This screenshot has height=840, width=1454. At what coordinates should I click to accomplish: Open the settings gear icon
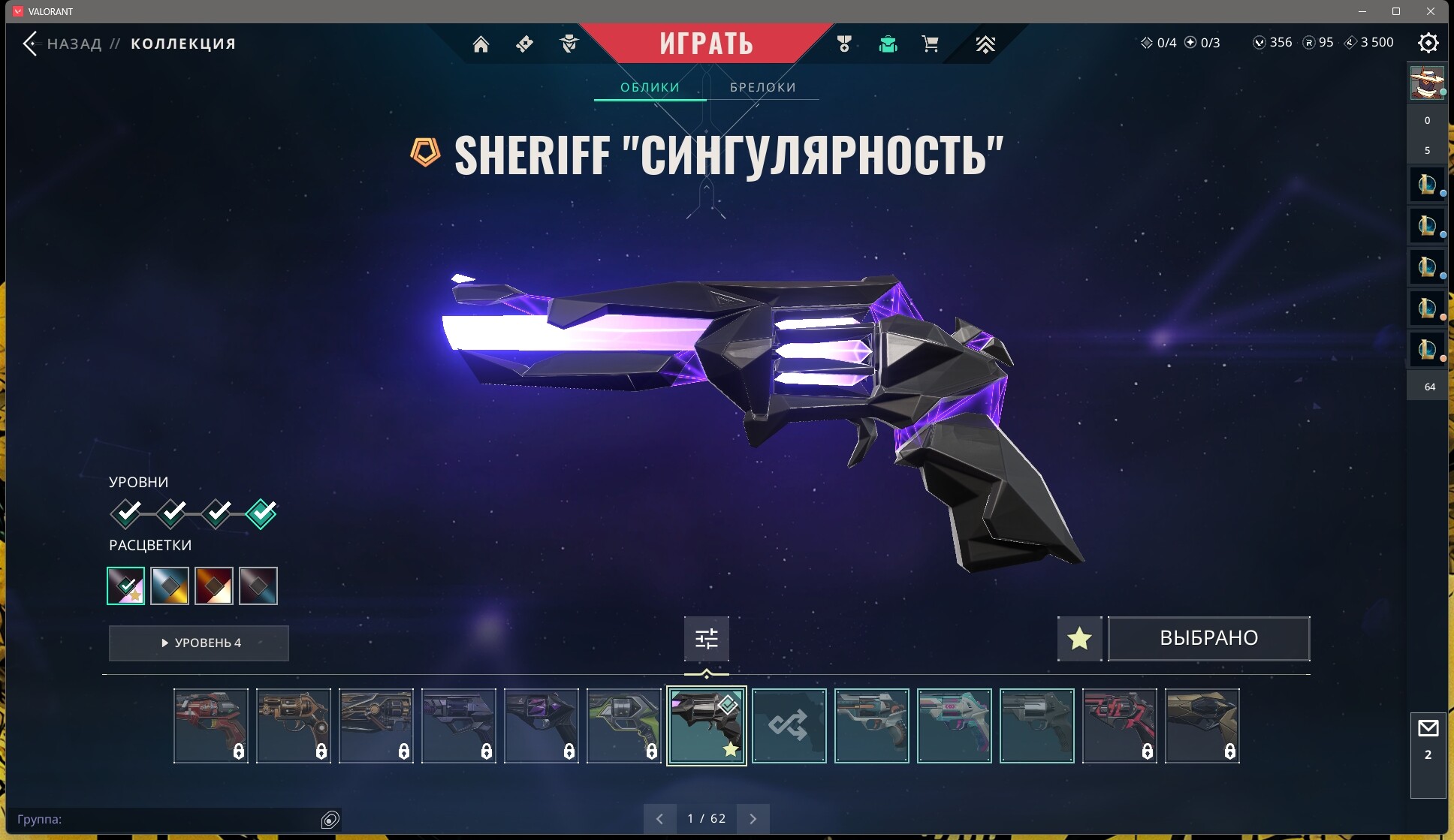(1428, 43)
